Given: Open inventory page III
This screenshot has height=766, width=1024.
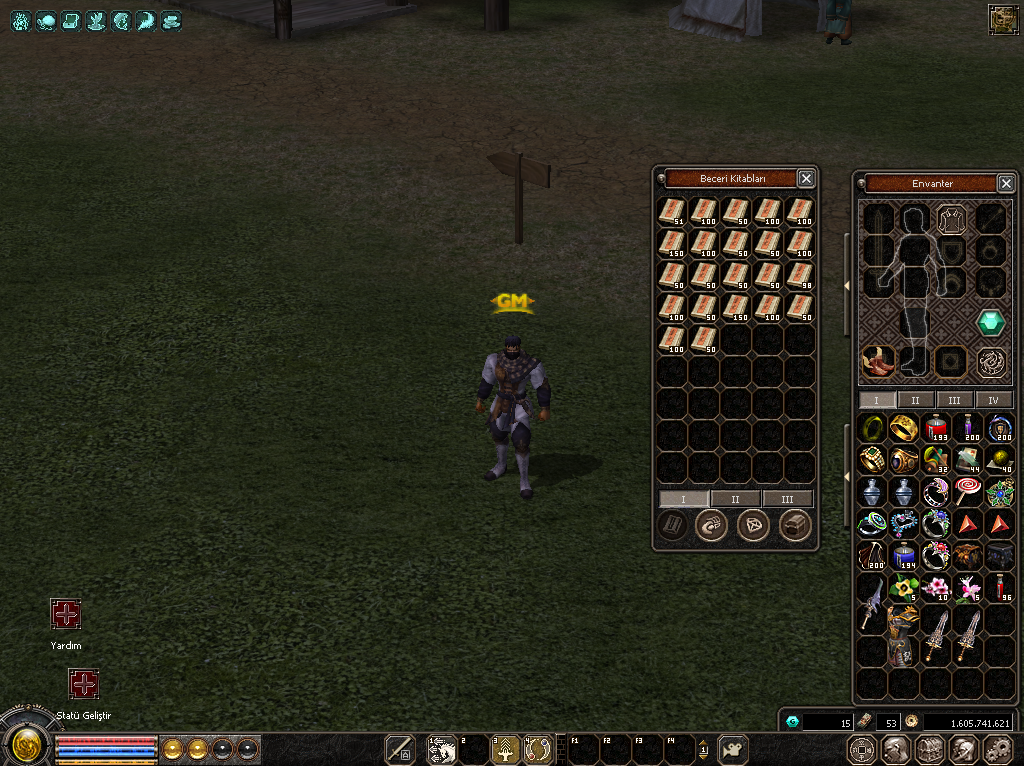Looking at the screenshot, I should pos(955,400).
